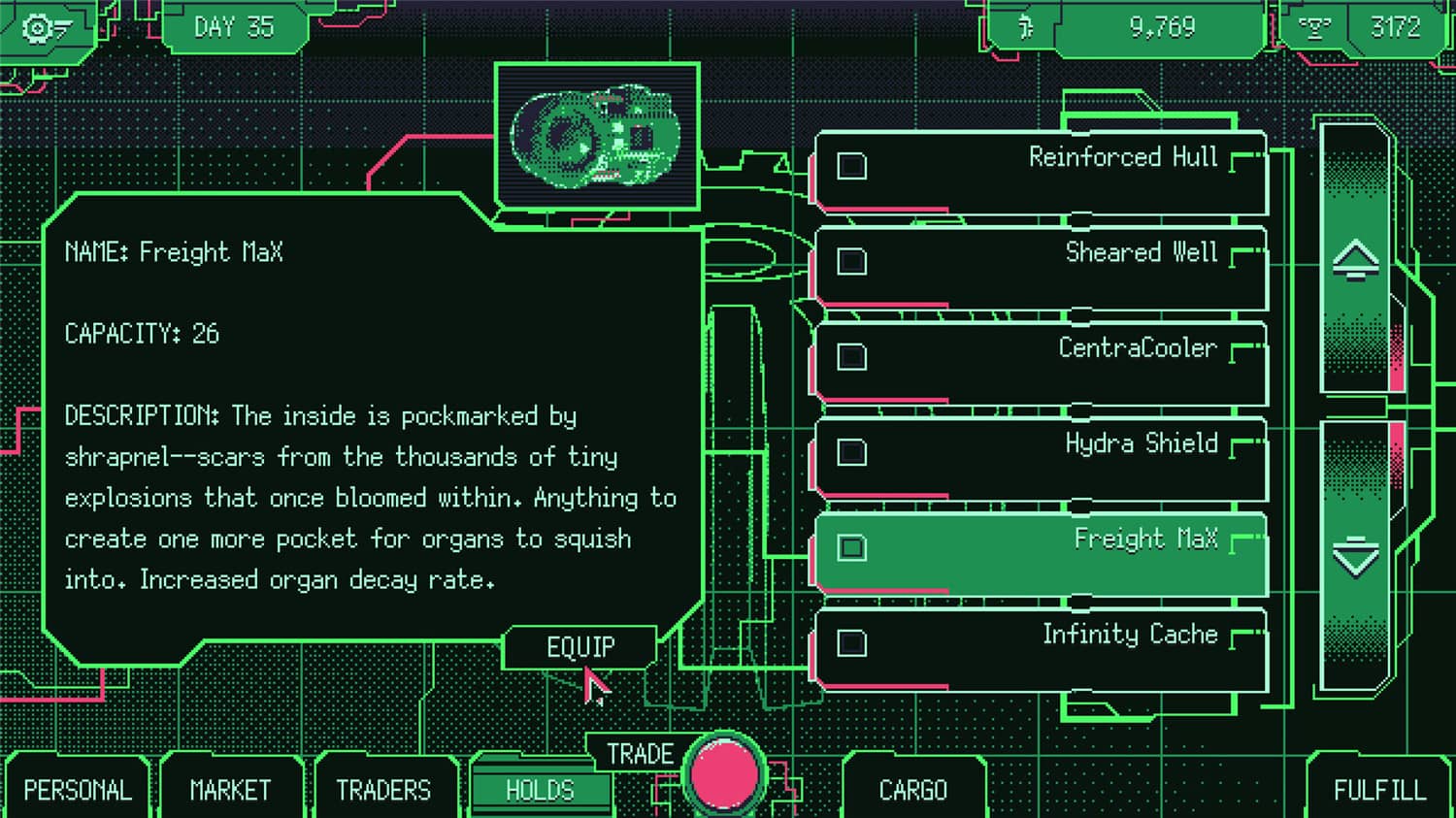Click the scroll-down chevron on the right panel
Image resolution: width=1456 pixels, height=818 pixels.
tap(1358, 553)
